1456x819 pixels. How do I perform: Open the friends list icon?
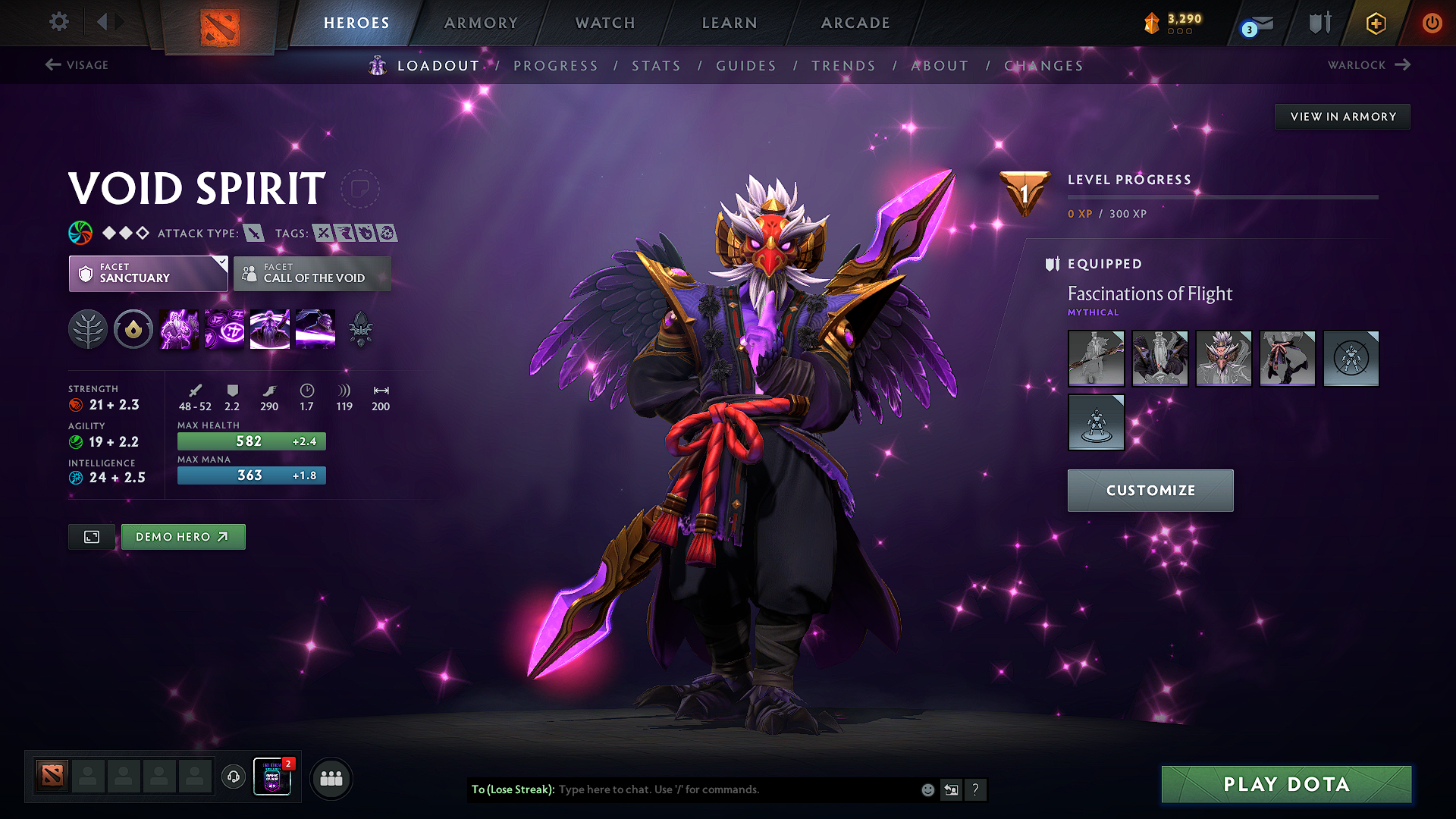coord(330,778)
